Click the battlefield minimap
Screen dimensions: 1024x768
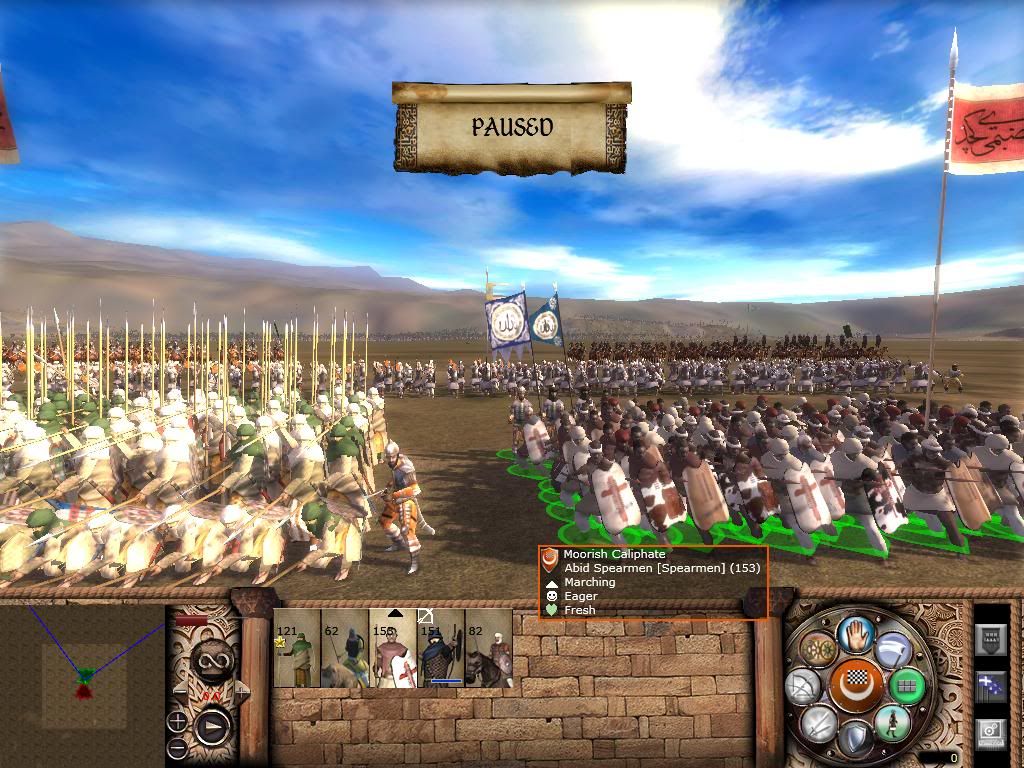coord(84,679)
